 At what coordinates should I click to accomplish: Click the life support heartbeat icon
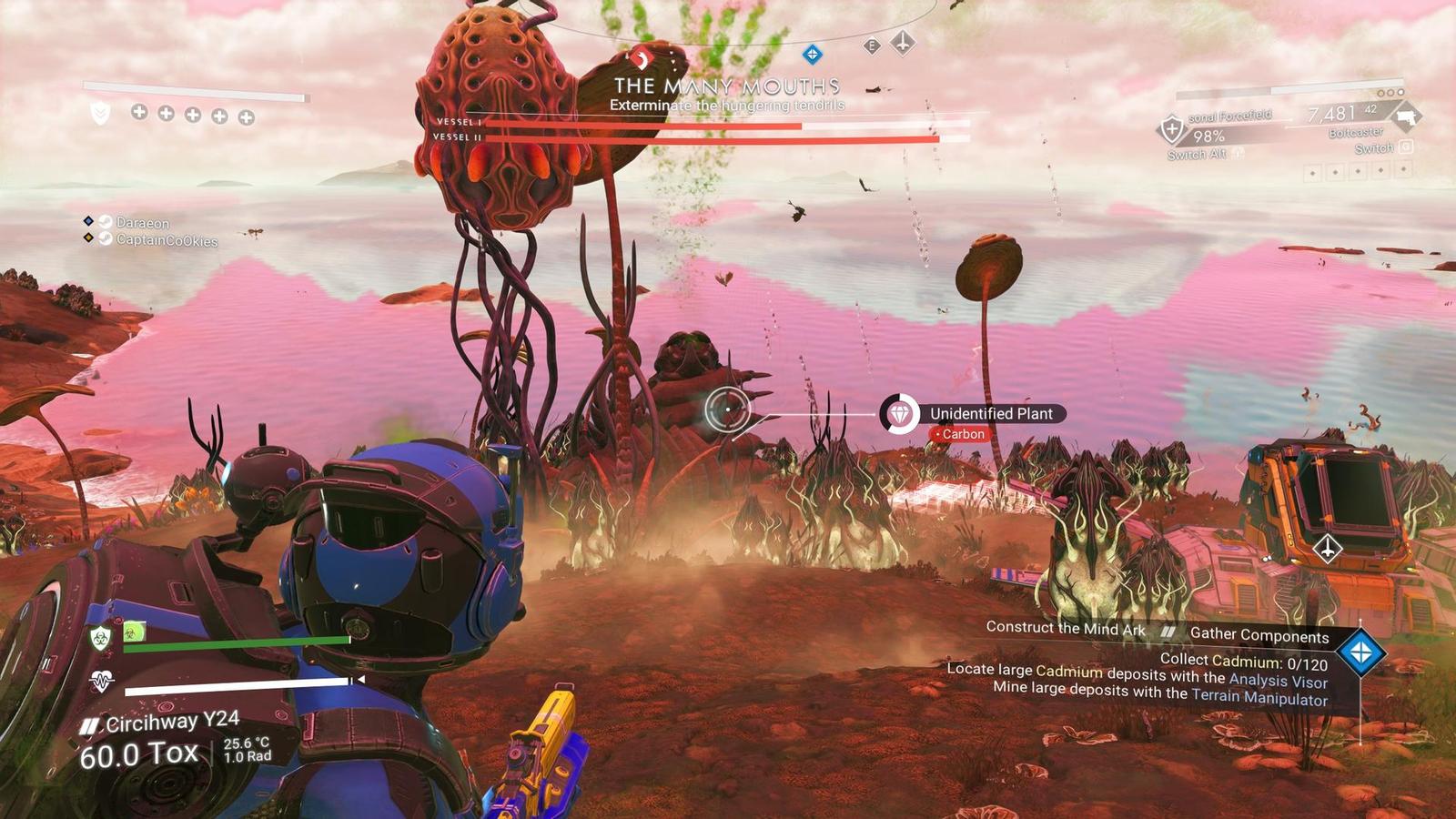pyautogui.click(x=101, y=681)
